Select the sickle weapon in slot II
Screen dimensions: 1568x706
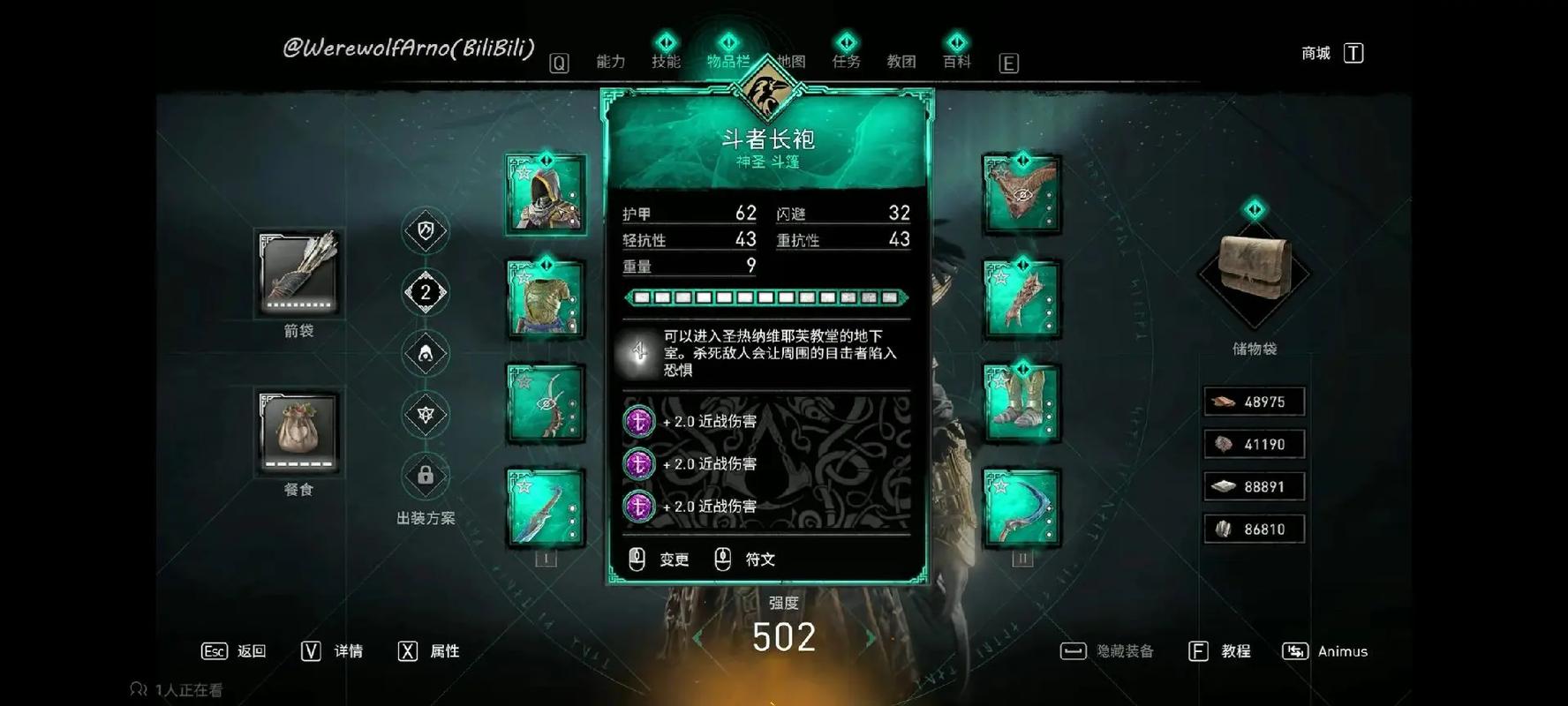[x=1021, y=506]
